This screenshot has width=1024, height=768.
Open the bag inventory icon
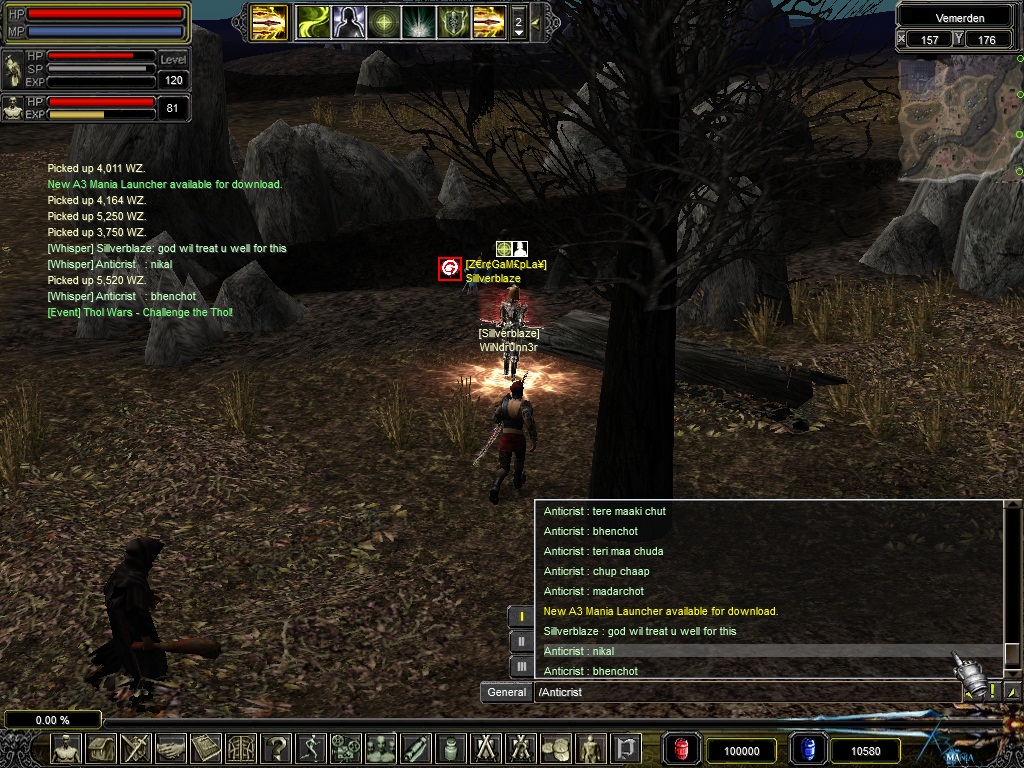coord(101,748)
